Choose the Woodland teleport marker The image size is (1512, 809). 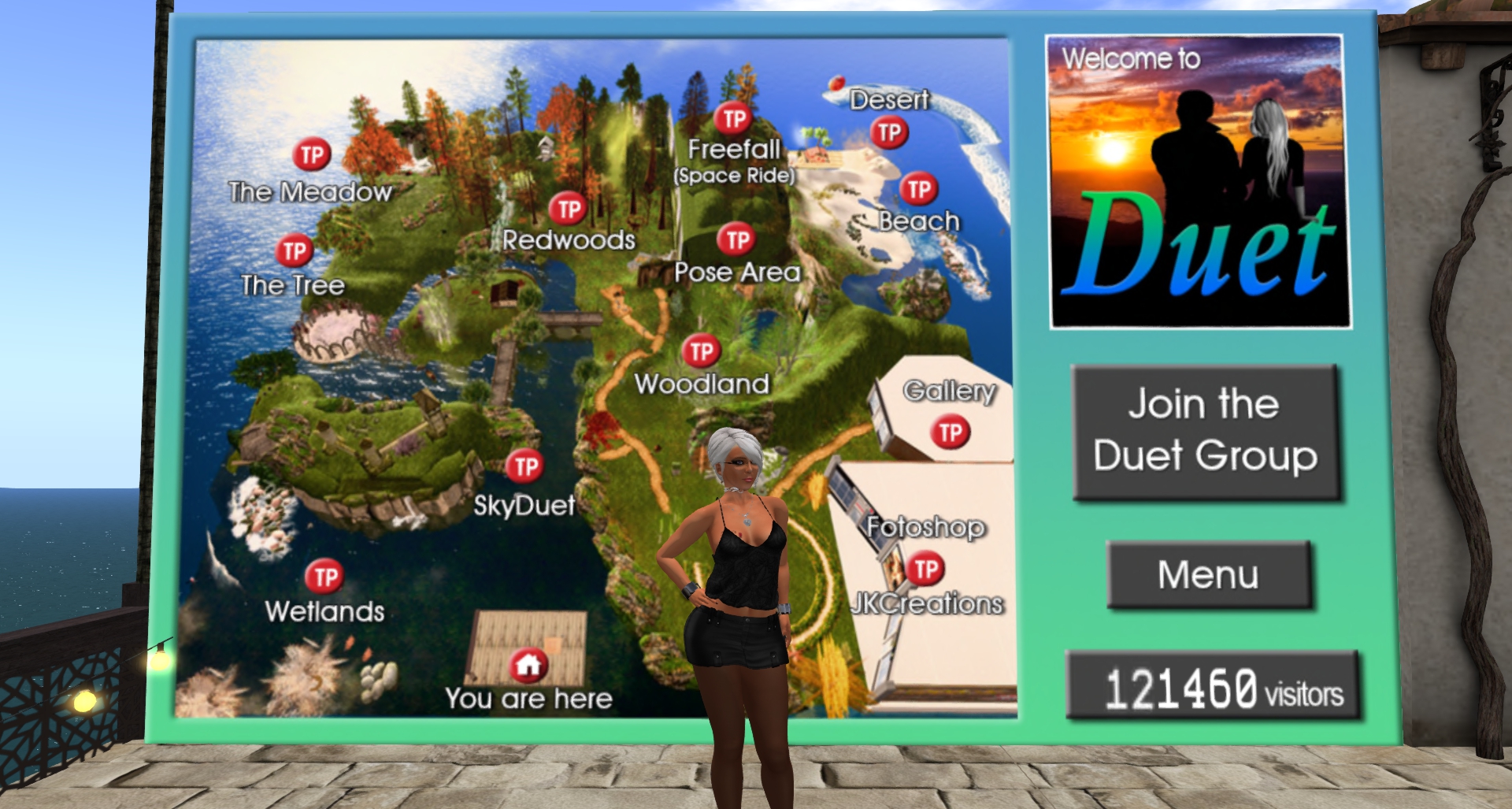pyautogui.click(x=702, y=351)
